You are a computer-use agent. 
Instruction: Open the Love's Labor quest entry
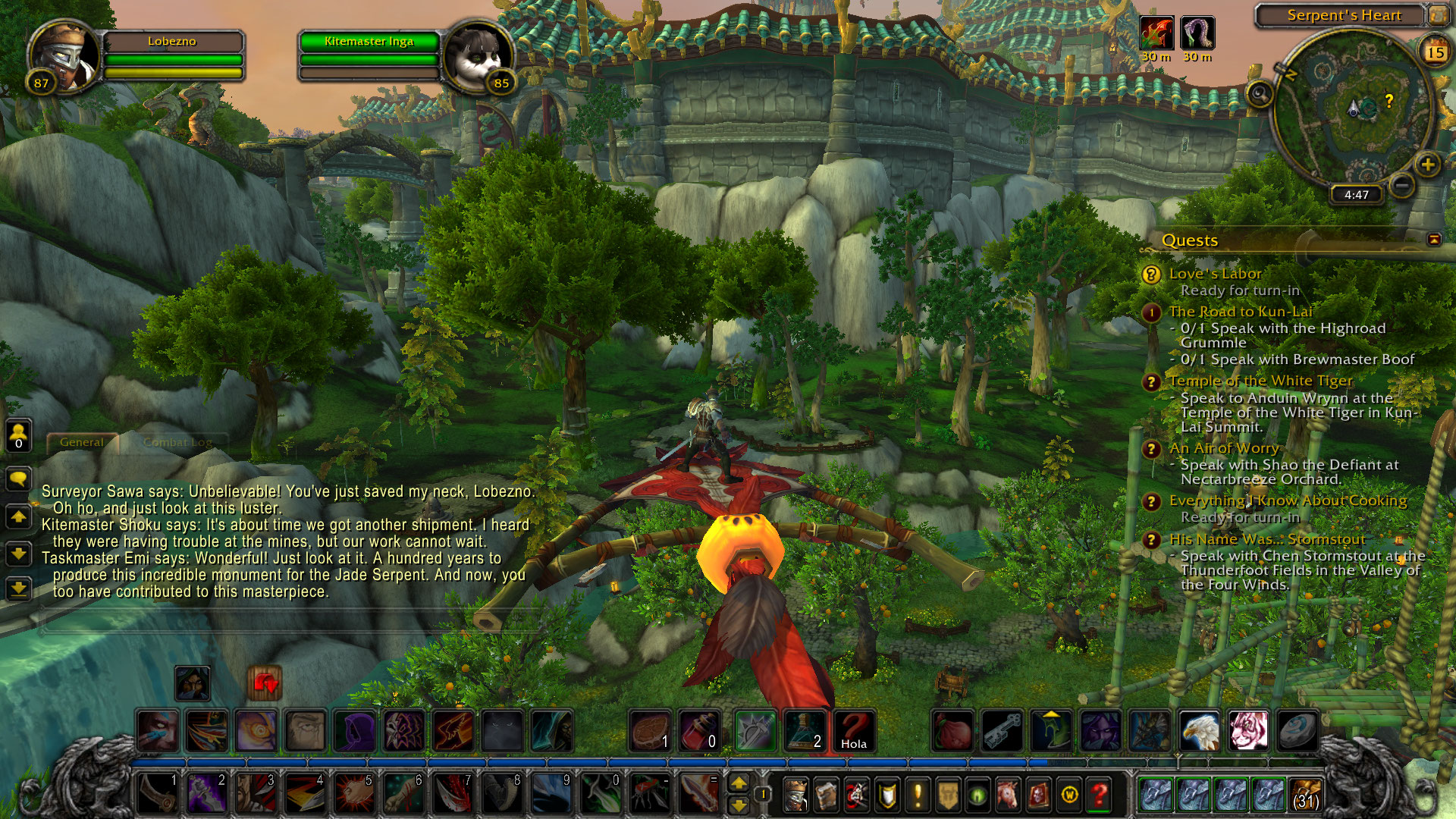click(1215, 274)
